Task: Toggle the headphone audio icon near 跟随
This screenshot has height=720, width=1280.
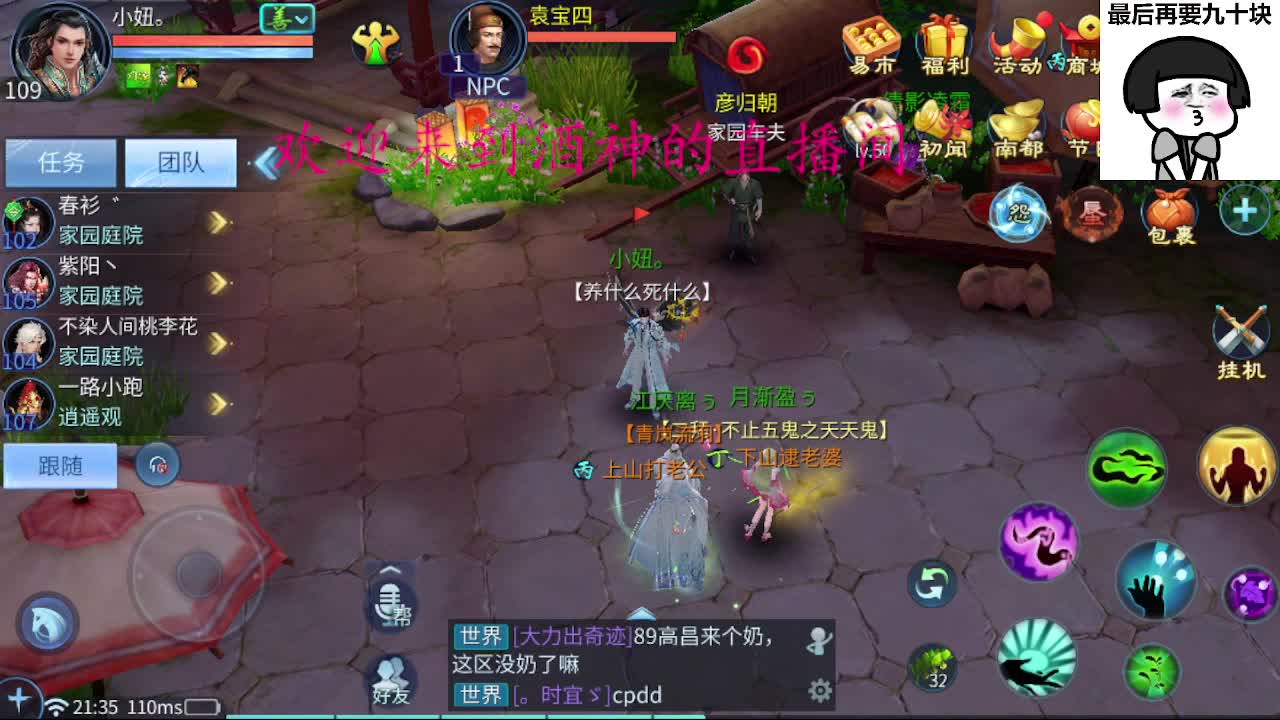Action: click(158, 466)
